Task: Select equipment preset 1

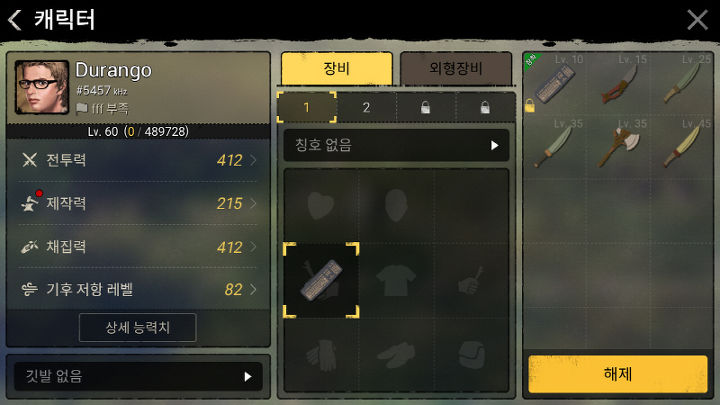Action: pos(306,107)
